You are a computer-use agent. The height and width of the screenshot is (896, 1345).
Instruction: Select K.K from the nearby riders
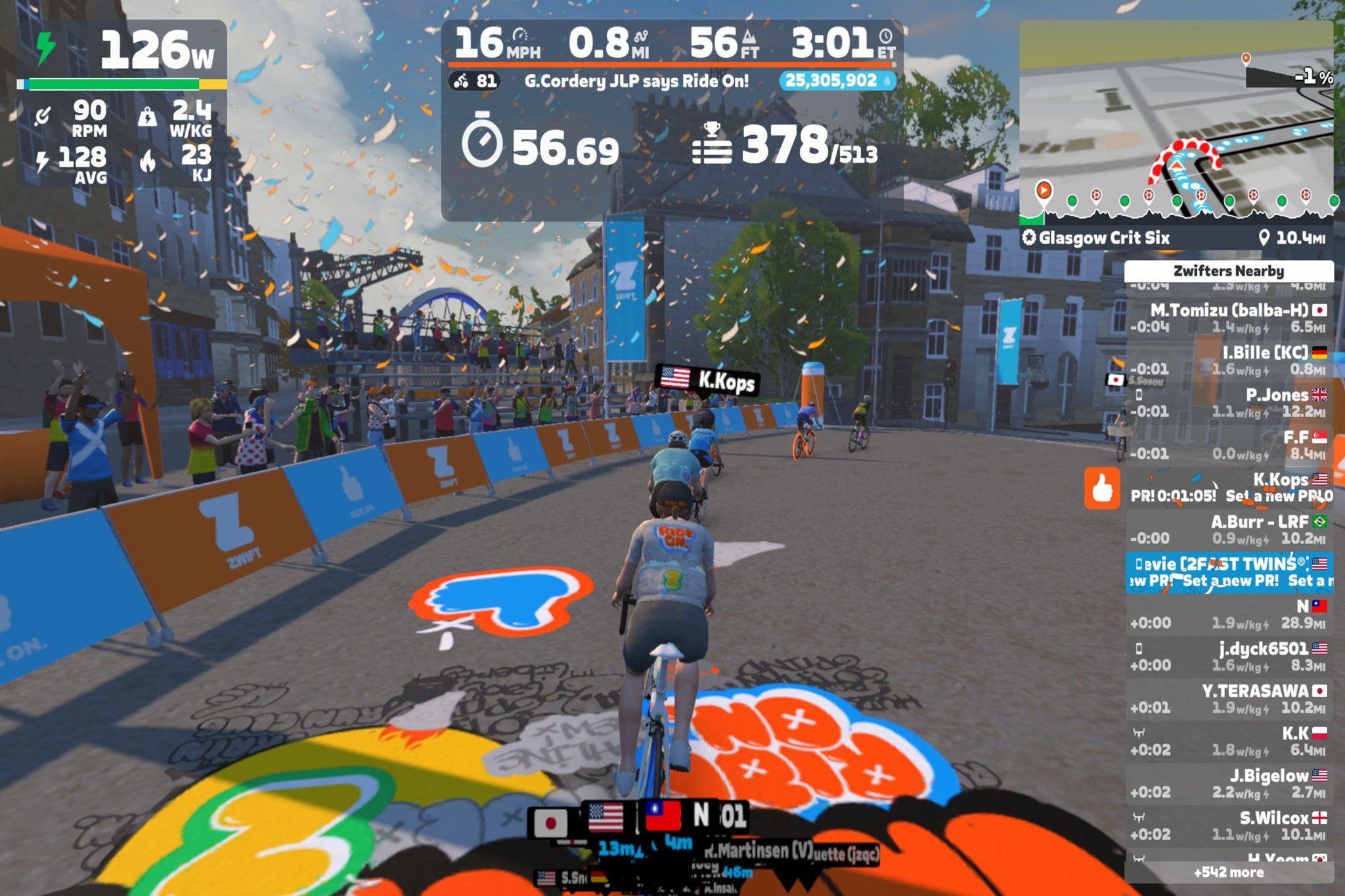(1228, 741)
